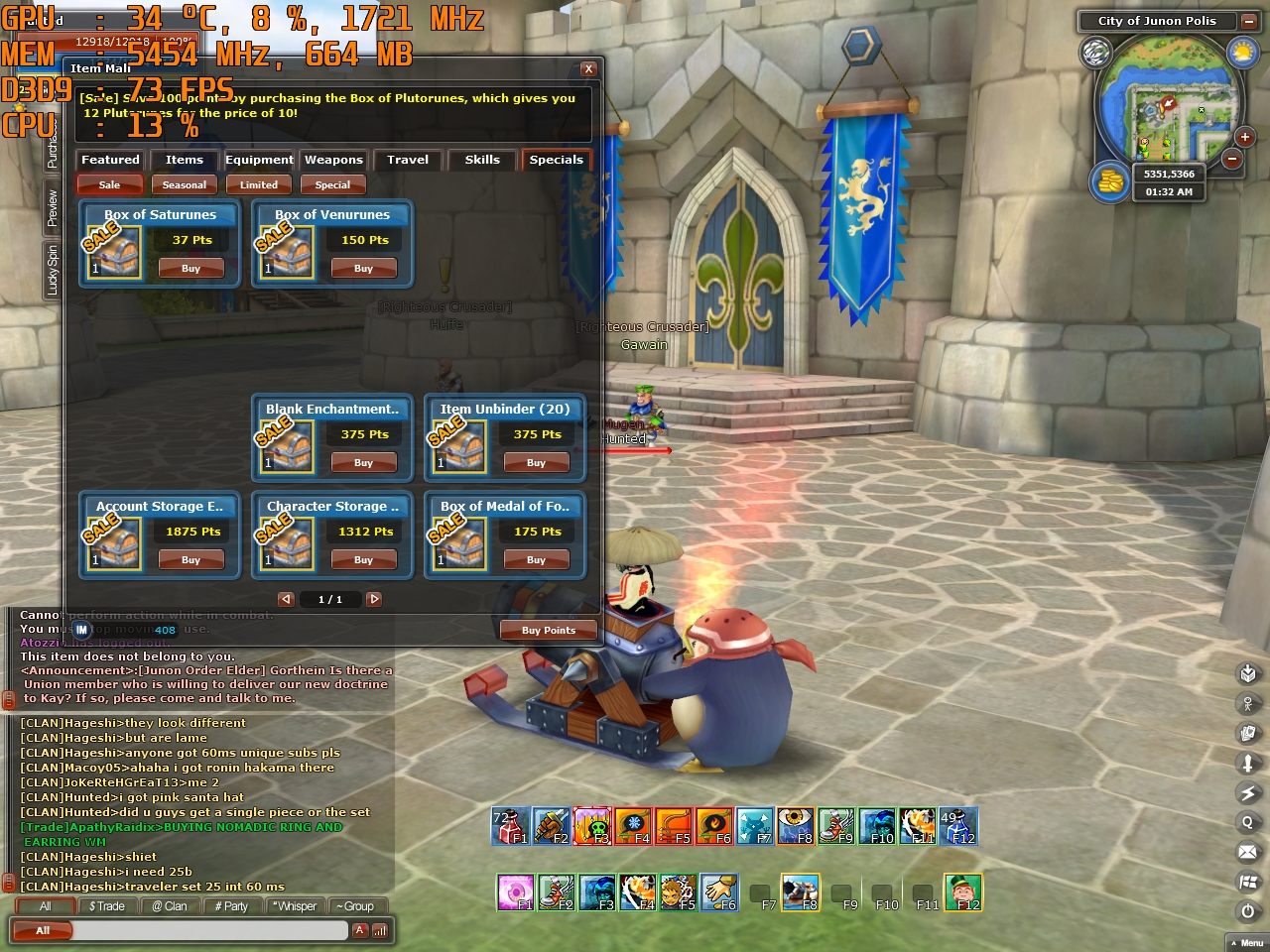The height and width of the screenshot is (952, 1270).
Task: Open the Lucky Spin side tab
Action: coord(53,270)
